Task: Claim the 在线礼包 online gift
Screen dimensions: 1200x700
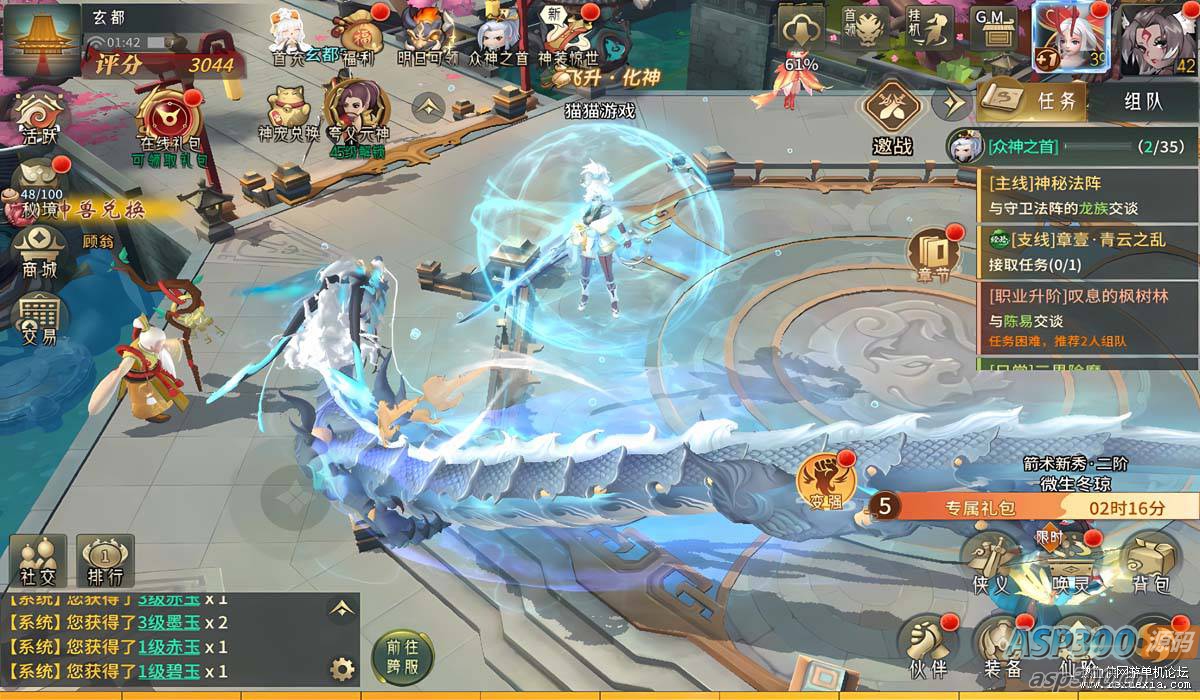Action: (x=170, y=122)
